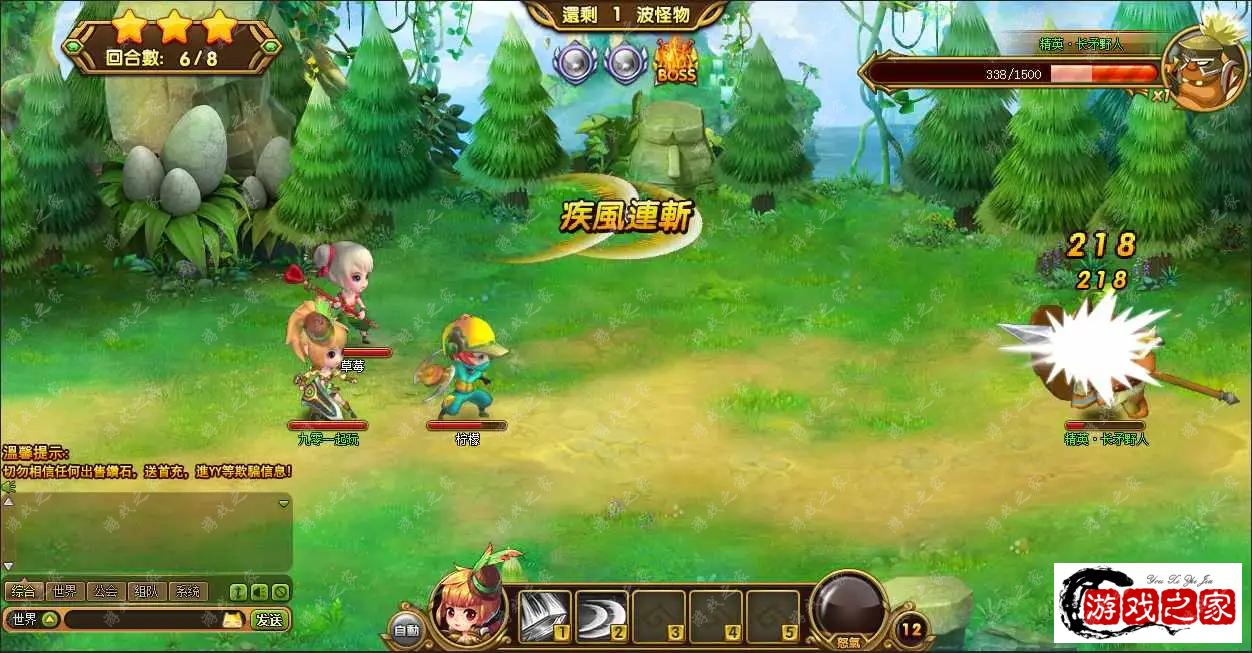The image size is (1252, 653).
Task: Show the 系统 system chat tab
Action: tap(187, 591)
